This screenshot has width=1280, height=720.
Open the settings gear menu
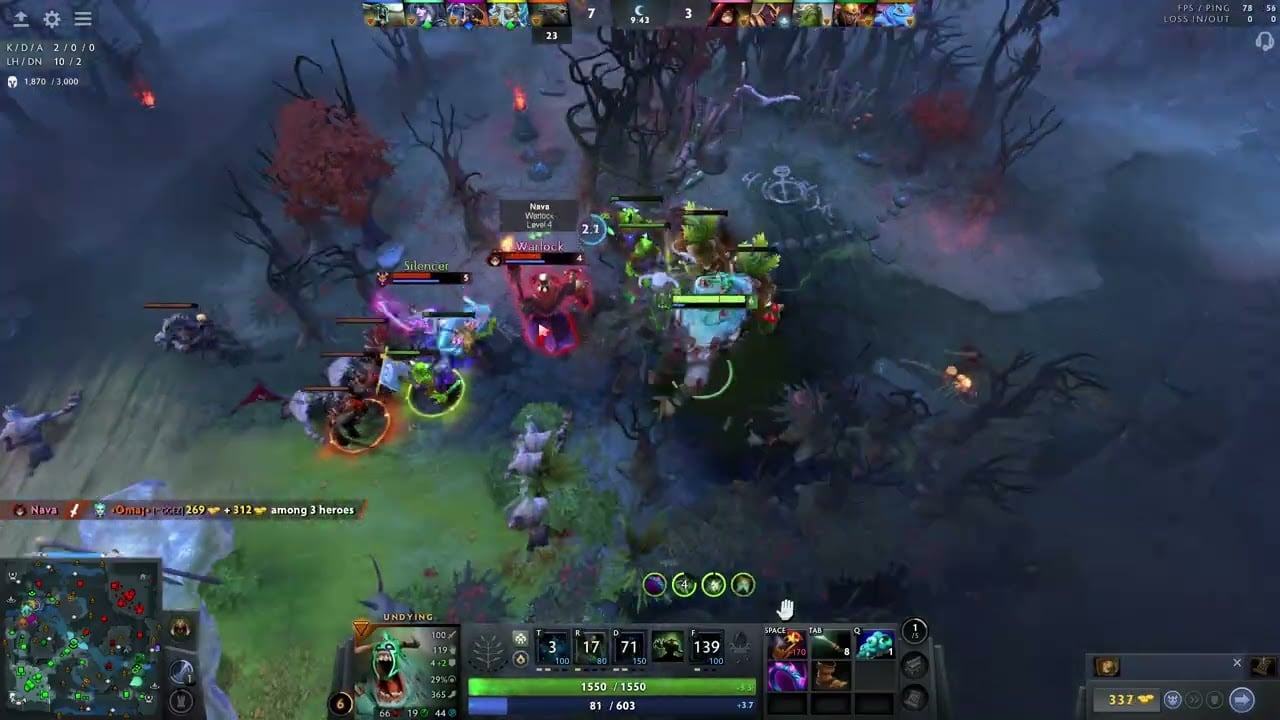(x=52, y=19)
